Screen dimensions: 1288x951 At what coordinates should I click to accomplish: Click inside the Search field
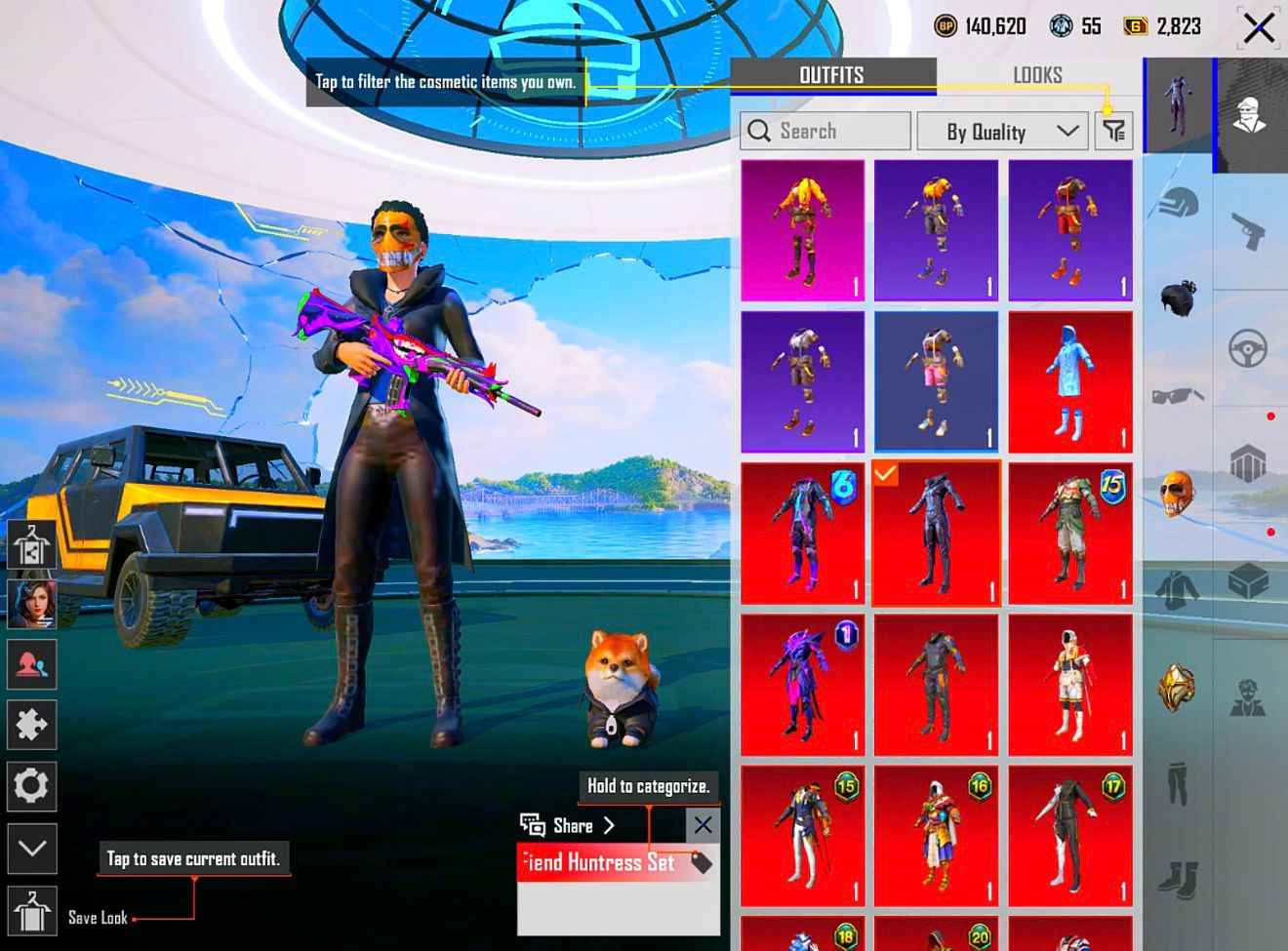coord(825,131)
